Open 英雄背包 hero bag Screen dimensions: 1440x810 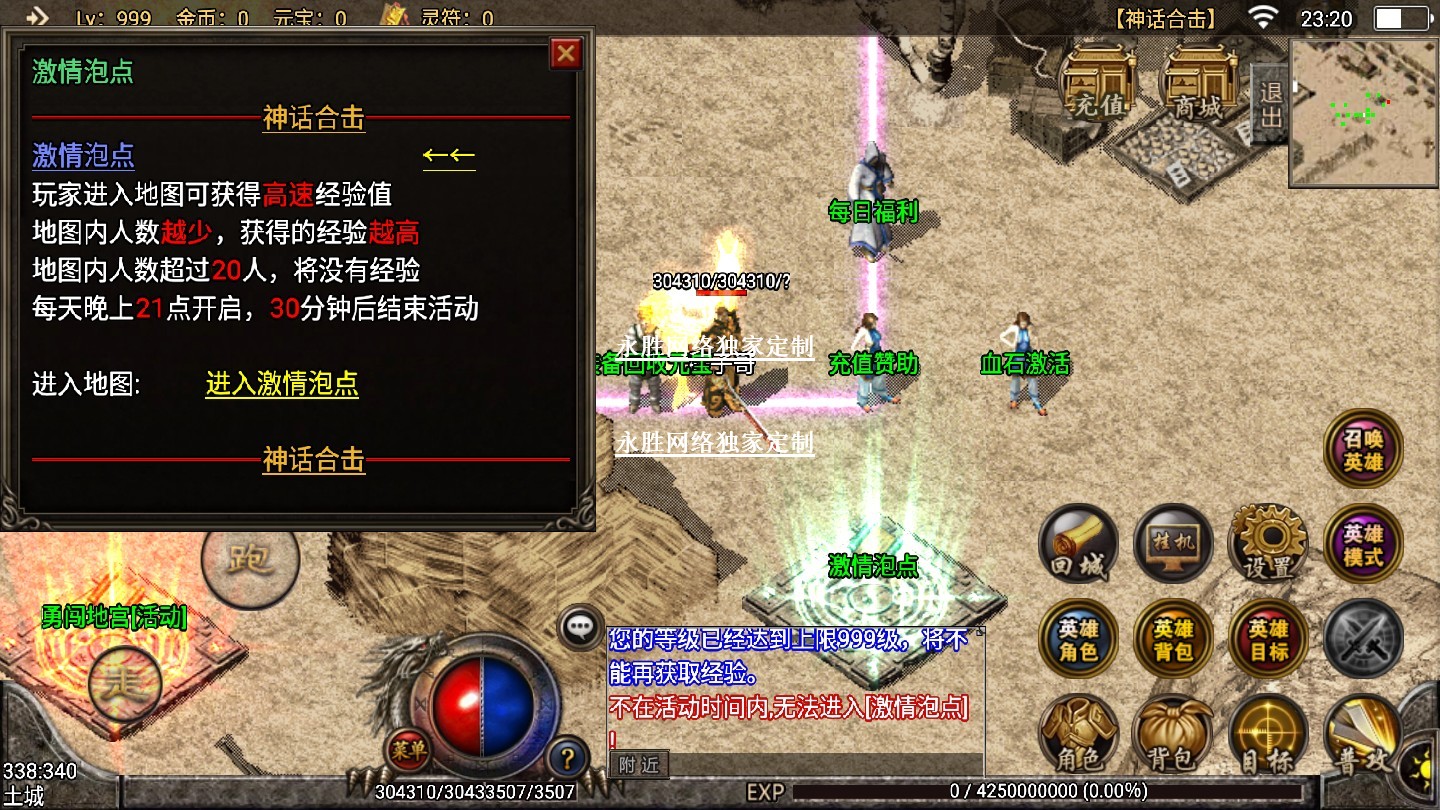(1174, 639)
